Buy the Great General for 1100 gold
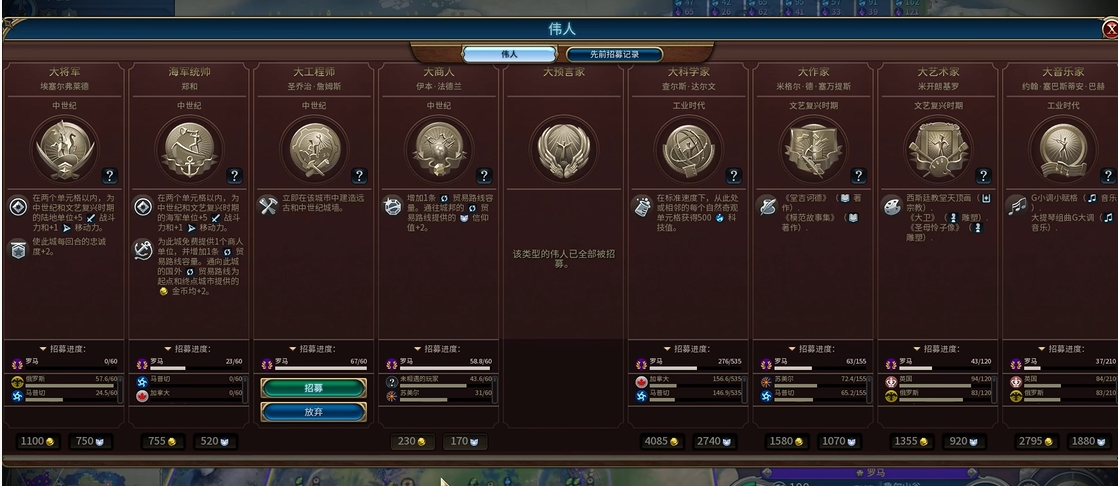Viewport: 1118px width, 486px height. [38, 441]
